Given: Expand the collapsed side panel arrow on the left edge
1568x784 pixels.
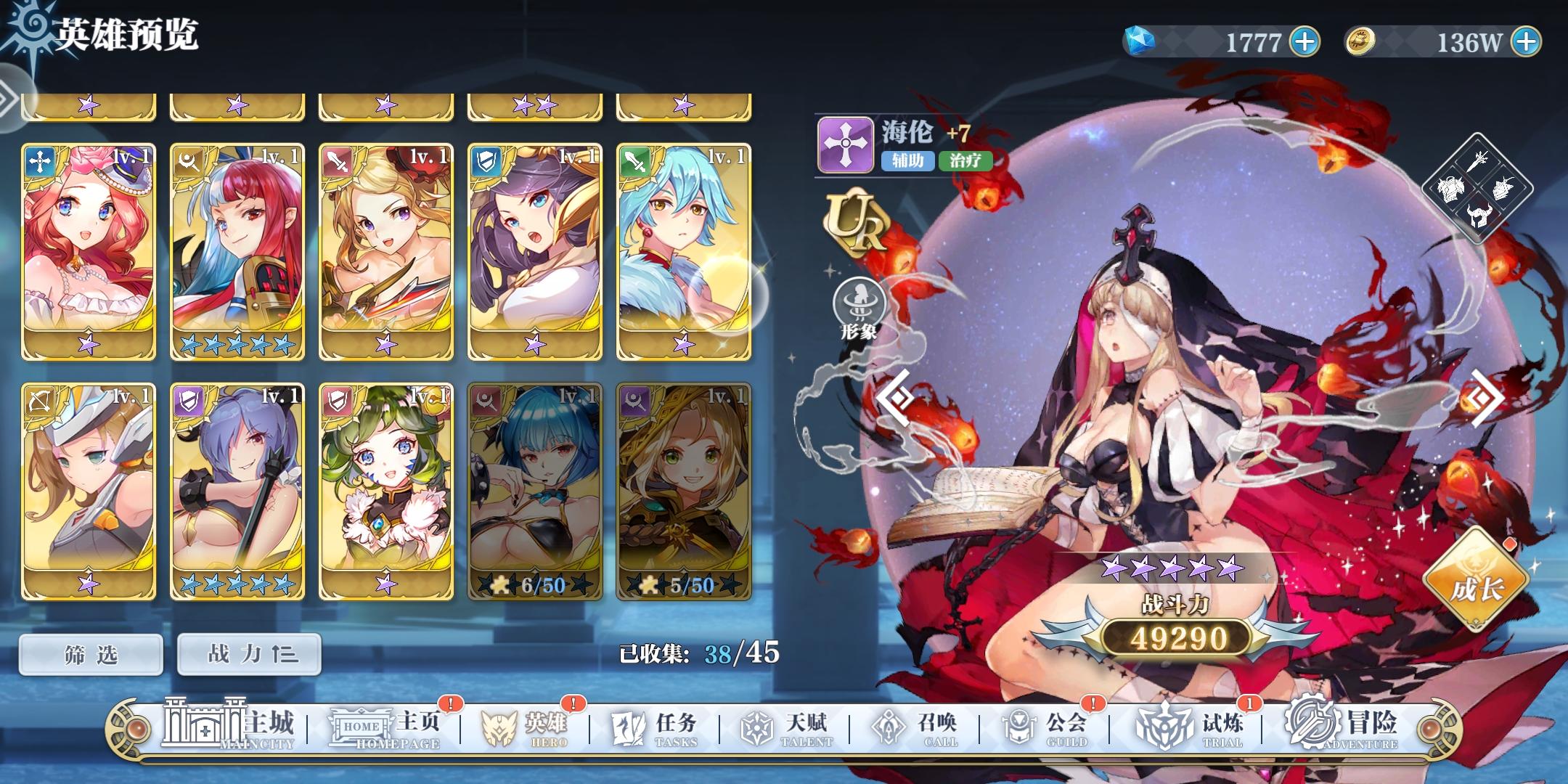Looking at the screenshot, I should (7, 98).
